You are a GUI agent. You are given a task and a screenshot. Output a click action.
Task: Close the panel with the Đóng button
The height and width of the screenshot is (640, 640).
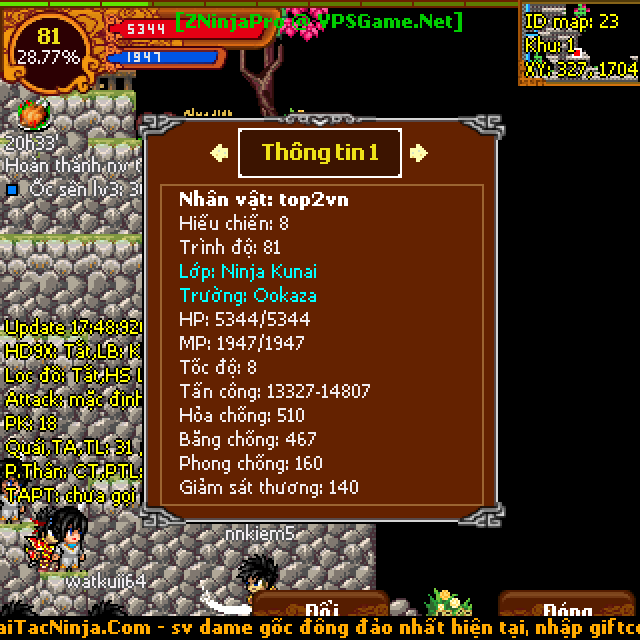[x=568, y=609]
